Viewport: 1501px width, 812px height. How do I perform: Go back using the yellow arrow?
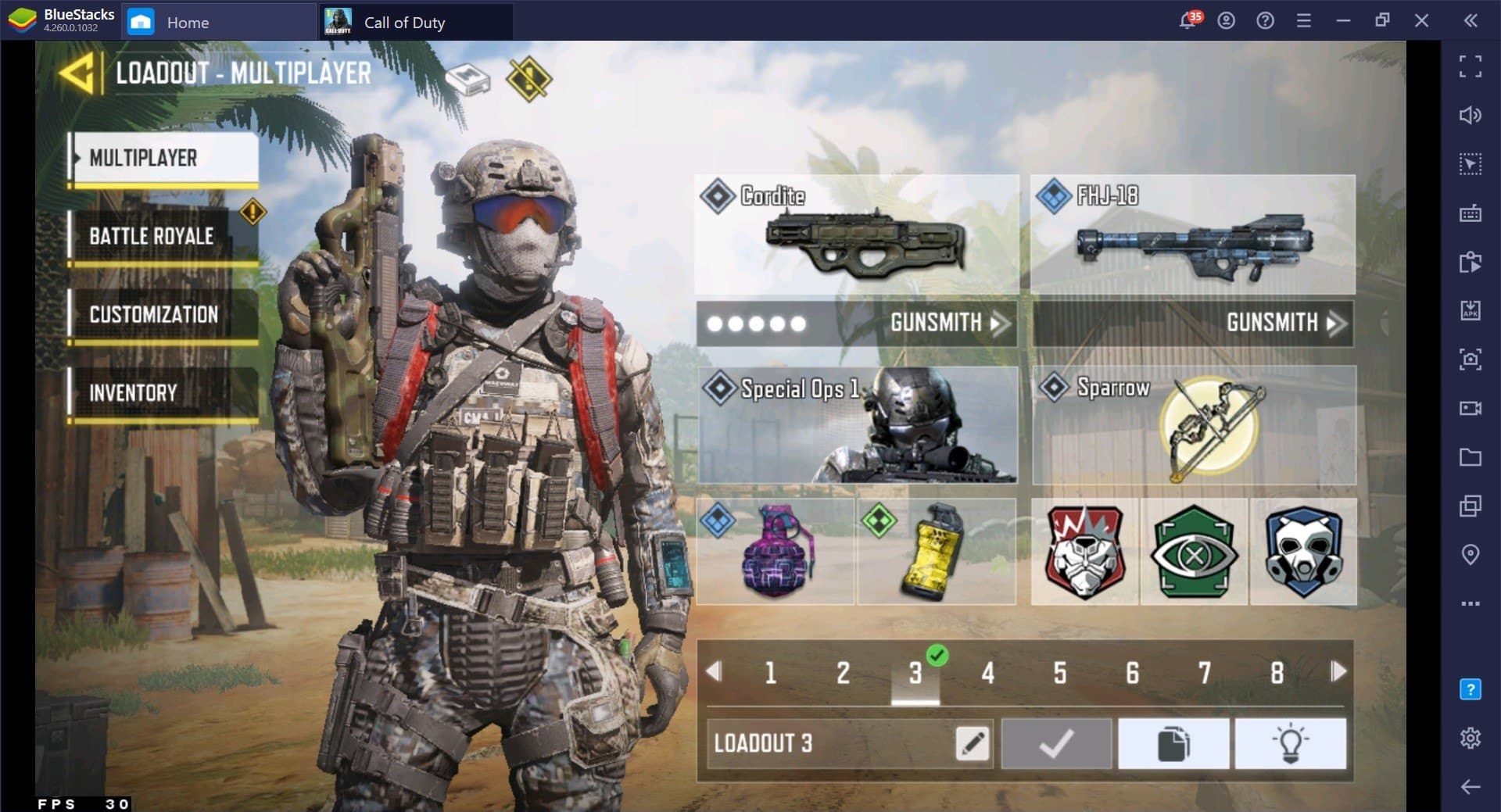coord(77,73)
